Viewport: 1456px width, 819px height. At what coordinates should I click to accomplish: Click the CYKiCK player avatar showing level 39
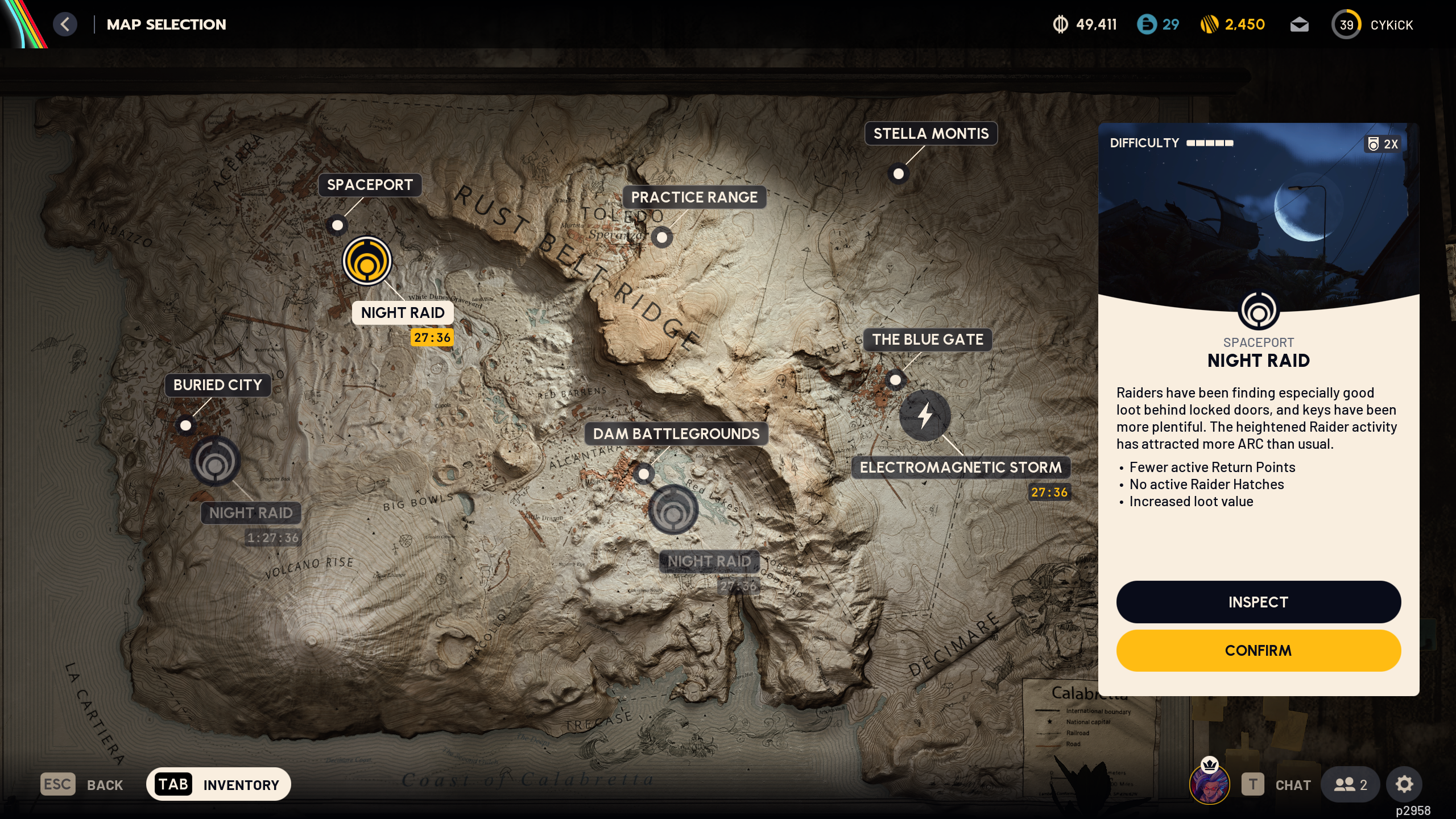click(1346, 24)
